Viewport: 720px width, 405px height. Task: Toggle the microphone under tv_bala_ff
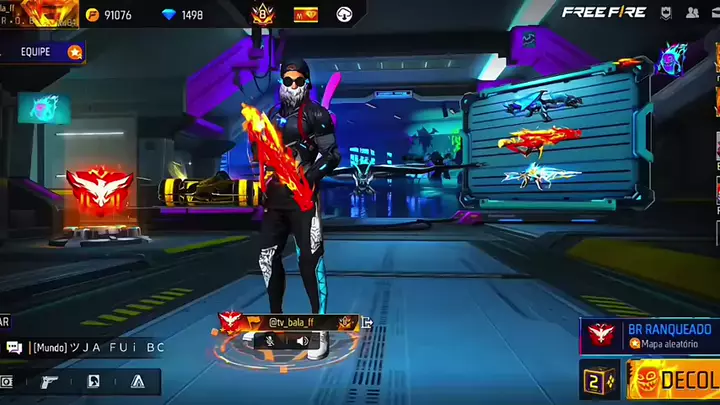pos(269,341)
